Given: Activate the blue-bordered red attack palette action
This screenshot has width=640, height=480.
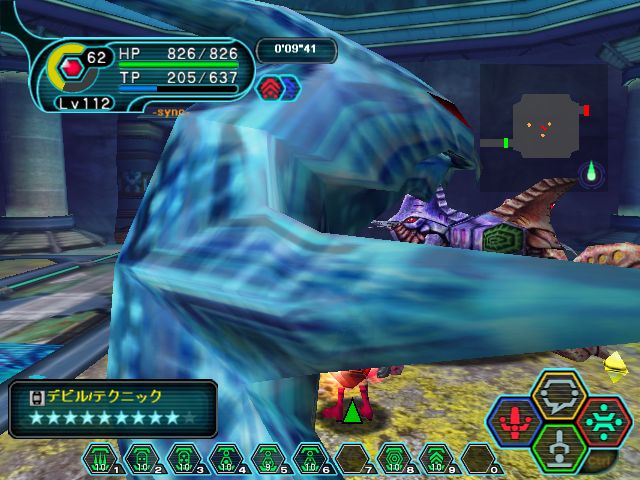Looking at the screenshot, I should coord(515,421).
